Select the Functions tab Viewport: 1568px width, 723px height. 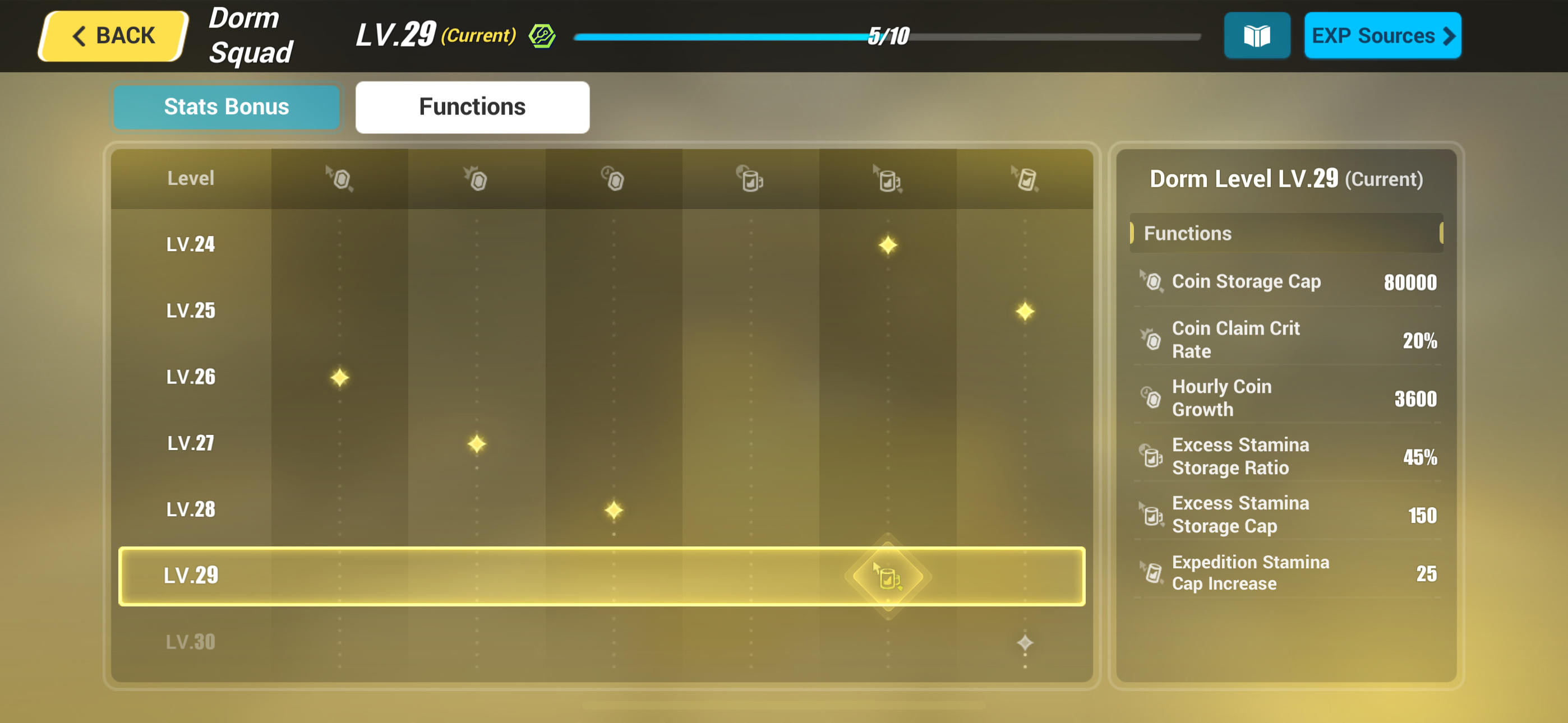(472, 106)
